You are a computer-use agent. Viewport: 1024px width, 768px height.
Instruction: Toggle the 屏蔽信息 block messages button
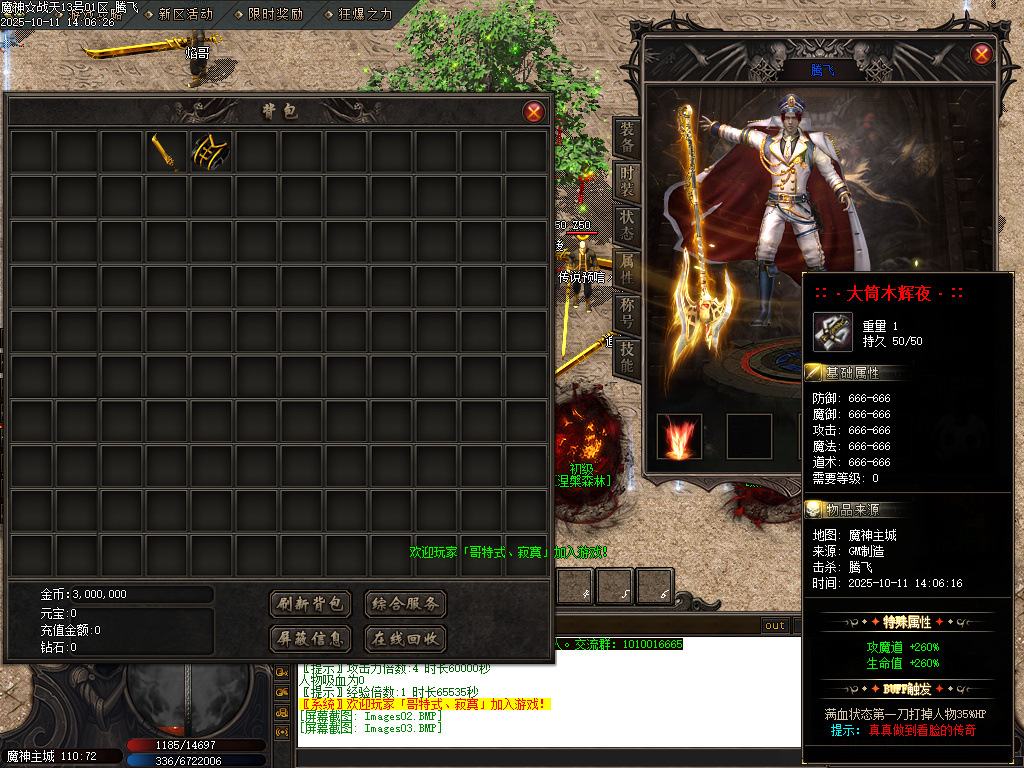311,638
